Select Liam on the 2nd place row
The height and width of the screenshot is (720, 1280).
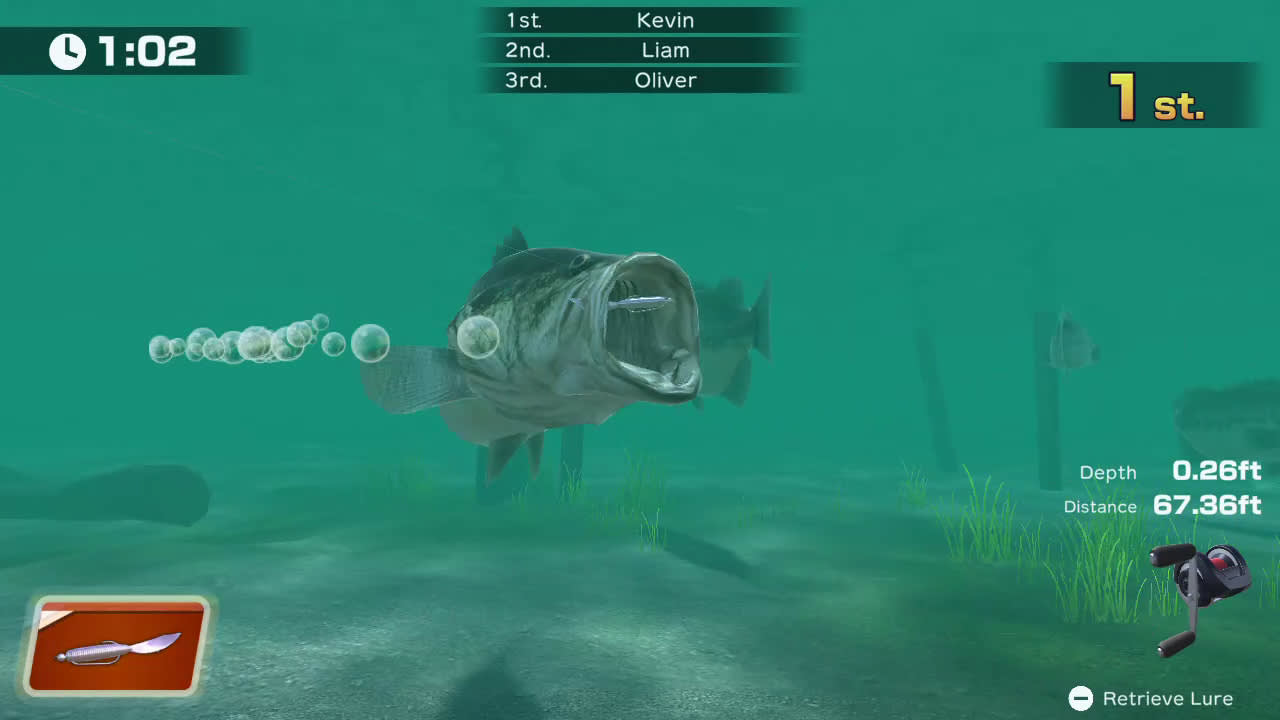pyautogui.click(x=665, y=50)
